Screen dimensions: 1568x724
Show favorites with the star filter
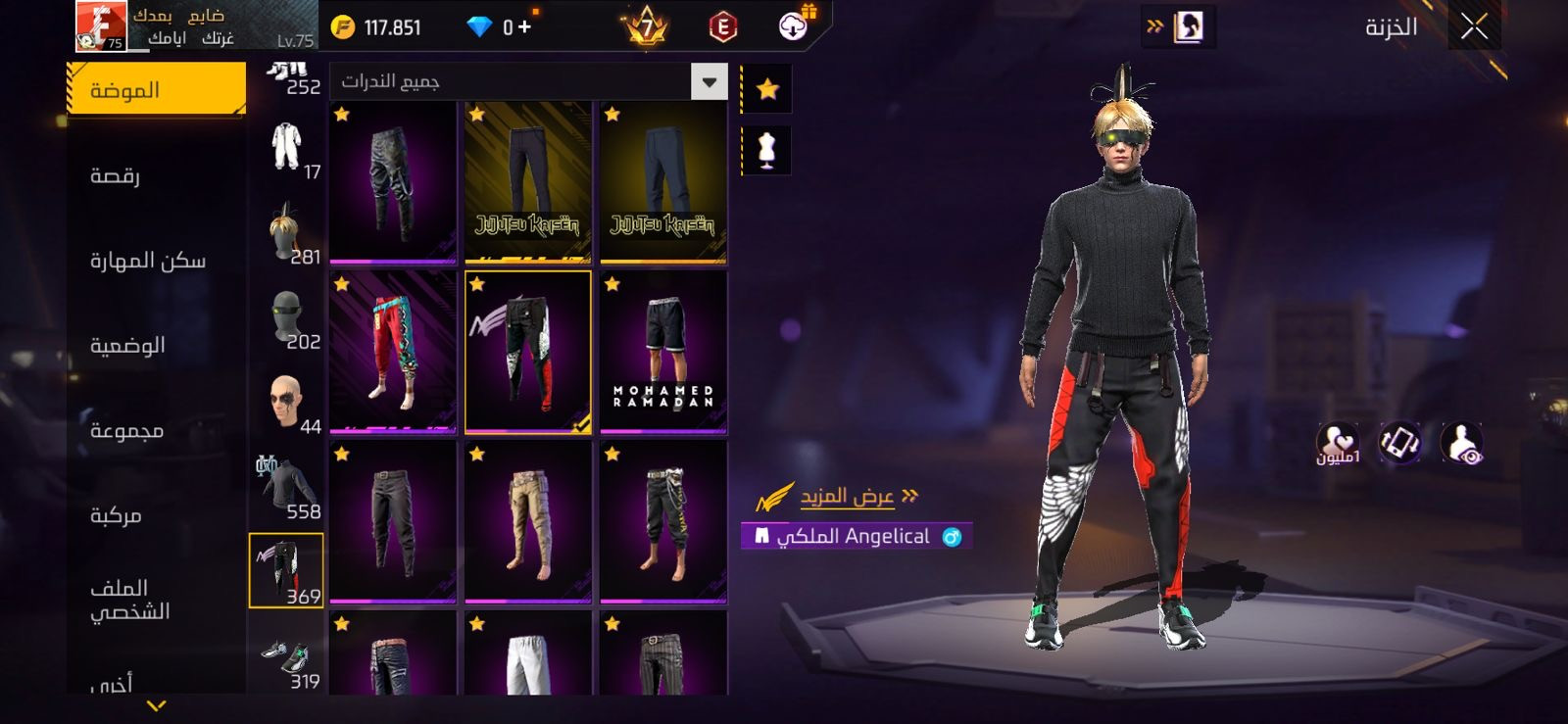(x=767, y=90)
